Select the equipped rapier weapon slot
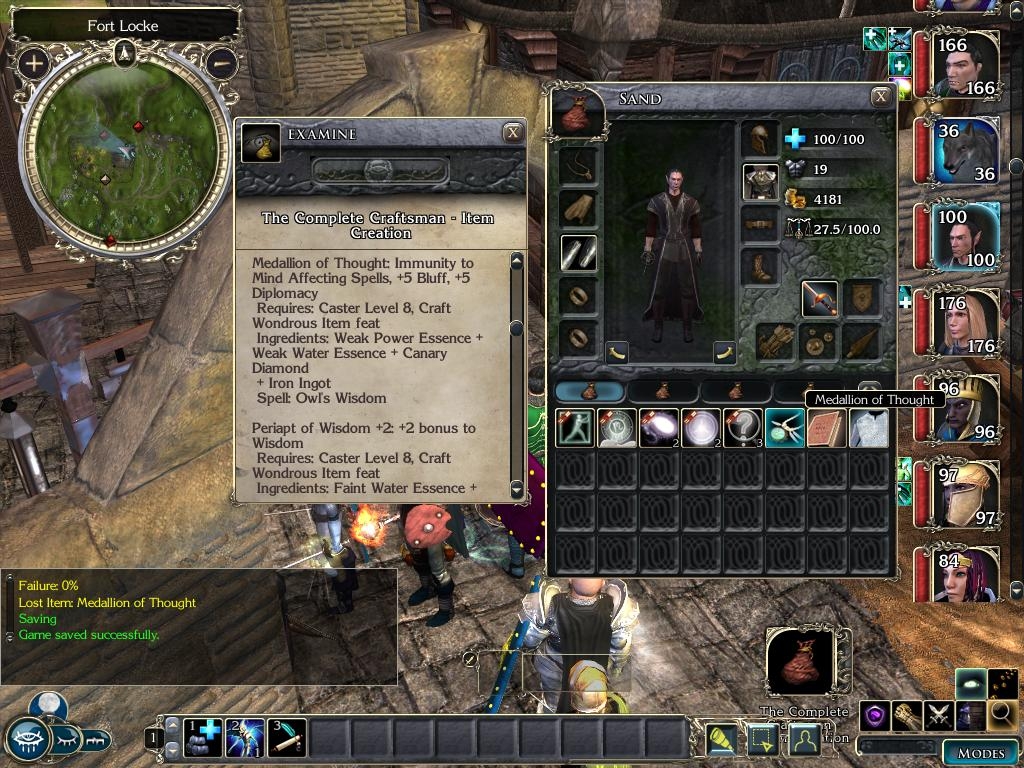Viewport: 1024px width, 768px height. click(820, 298)
